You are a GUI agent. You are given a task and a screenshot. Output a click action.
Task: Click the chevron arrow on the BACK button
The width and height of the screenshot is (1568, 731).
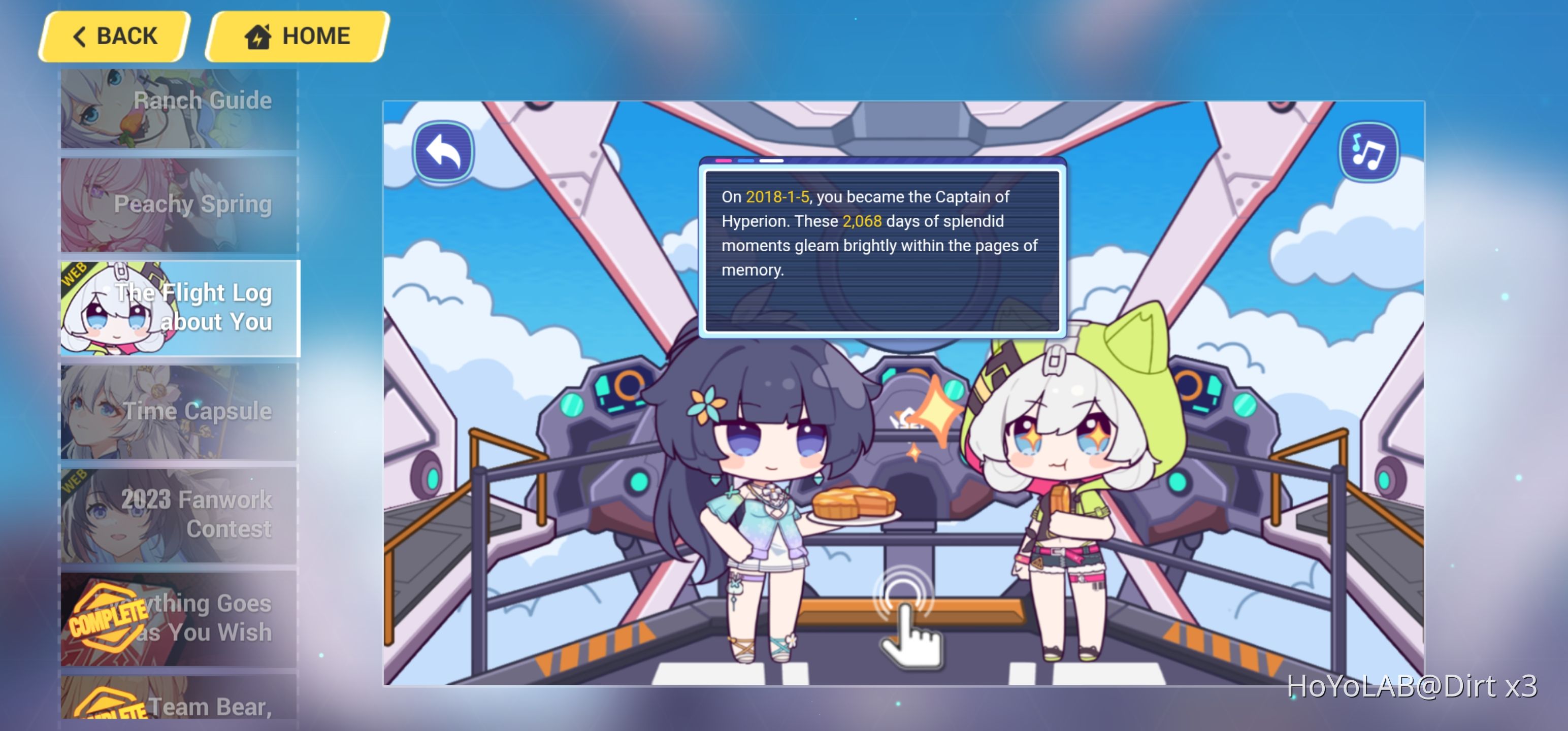coord(79,37)
